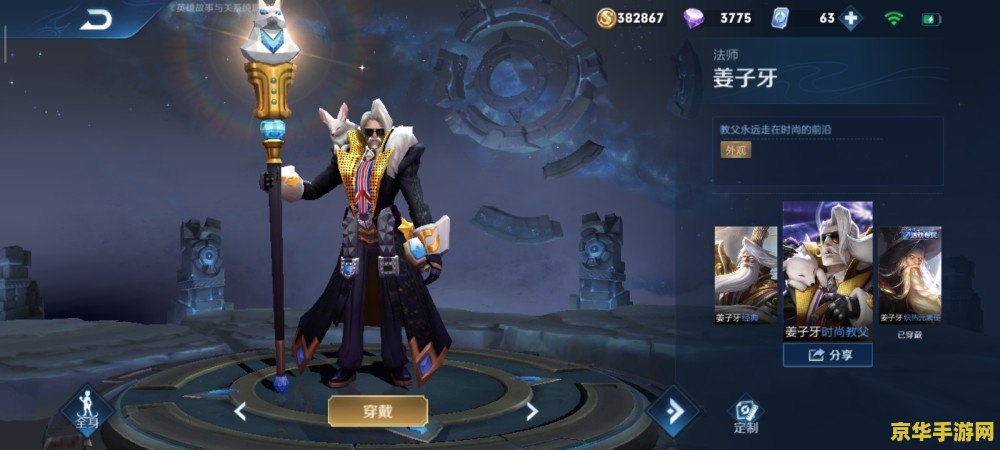
Task: Add more tickets with the plus button
Action: (x=850, y=18)
